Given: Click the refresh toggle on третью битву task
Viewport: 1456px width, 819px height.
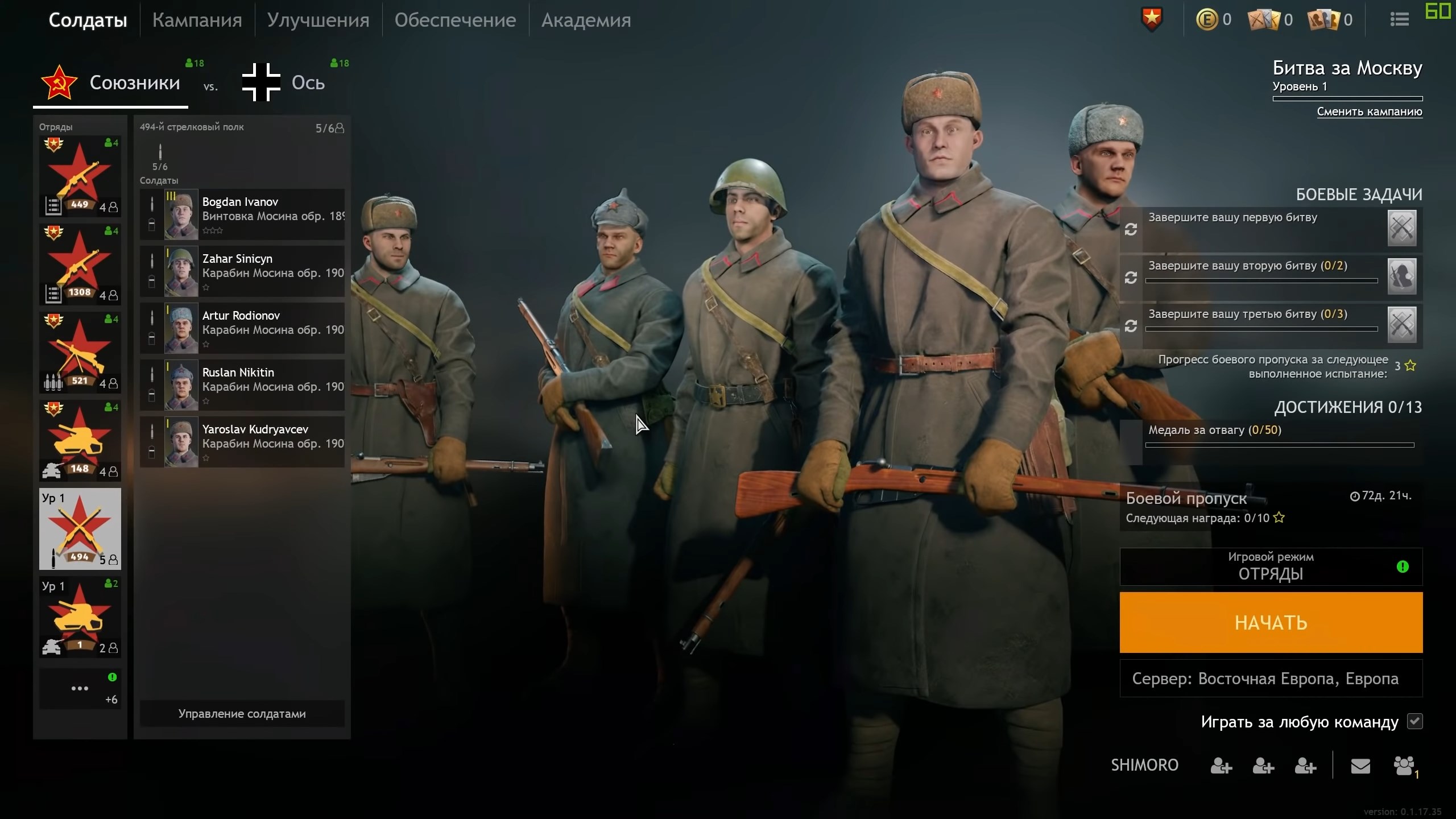Looking at the screenshot, I should click(x=1132, y=326).
